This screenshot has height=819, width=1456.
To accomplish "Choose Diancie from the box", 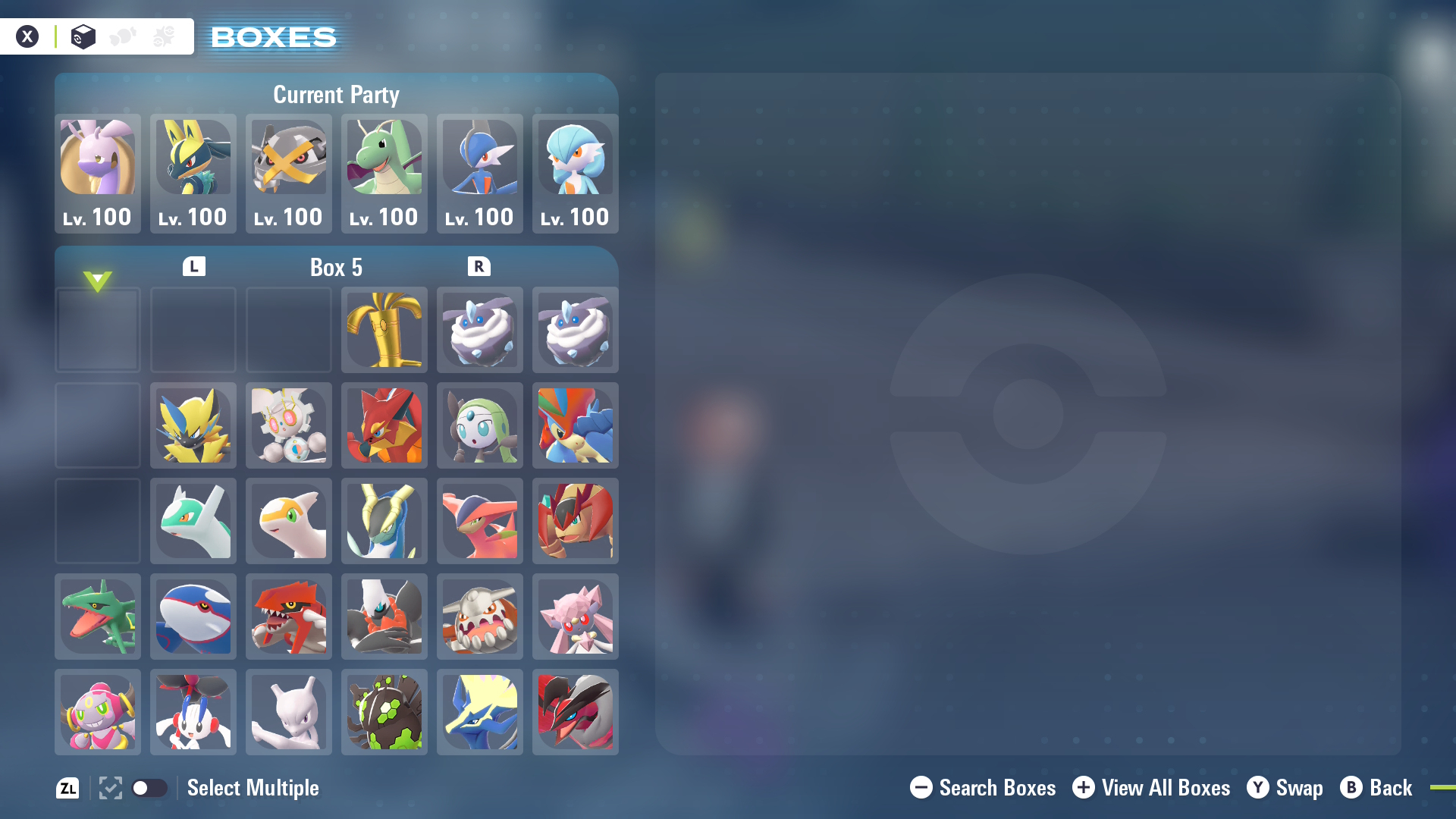I will (576, 617).
